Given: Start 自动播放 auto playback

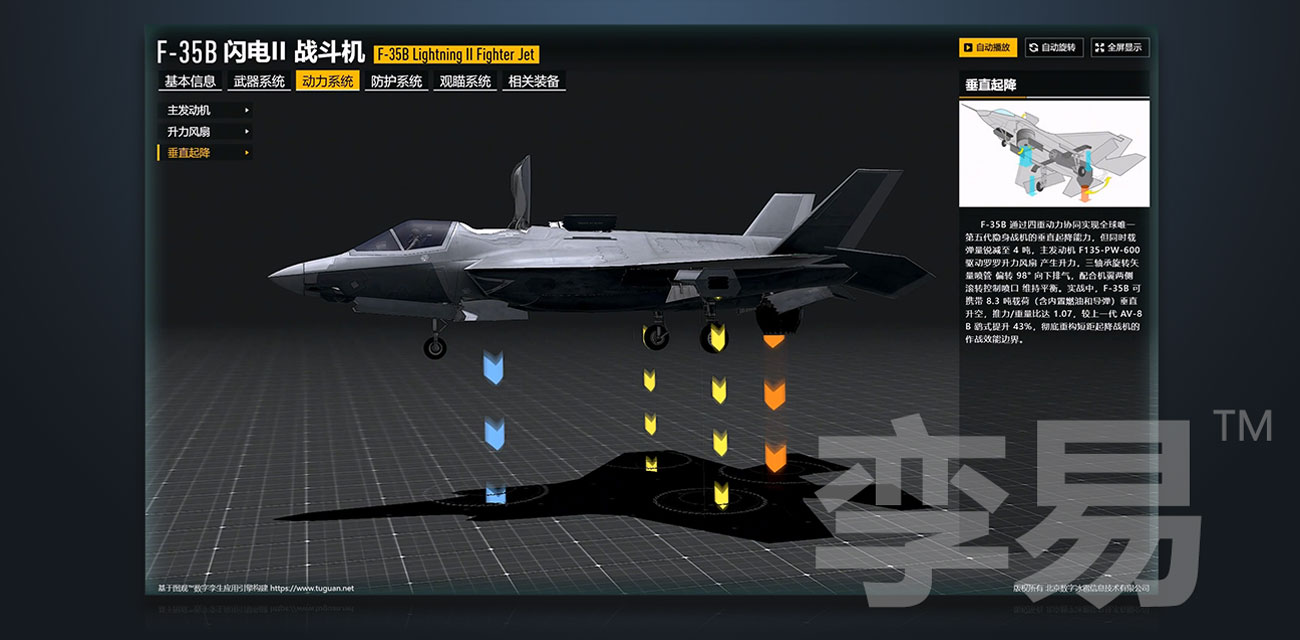Looking at the screenshot, I should pos(987,47).
